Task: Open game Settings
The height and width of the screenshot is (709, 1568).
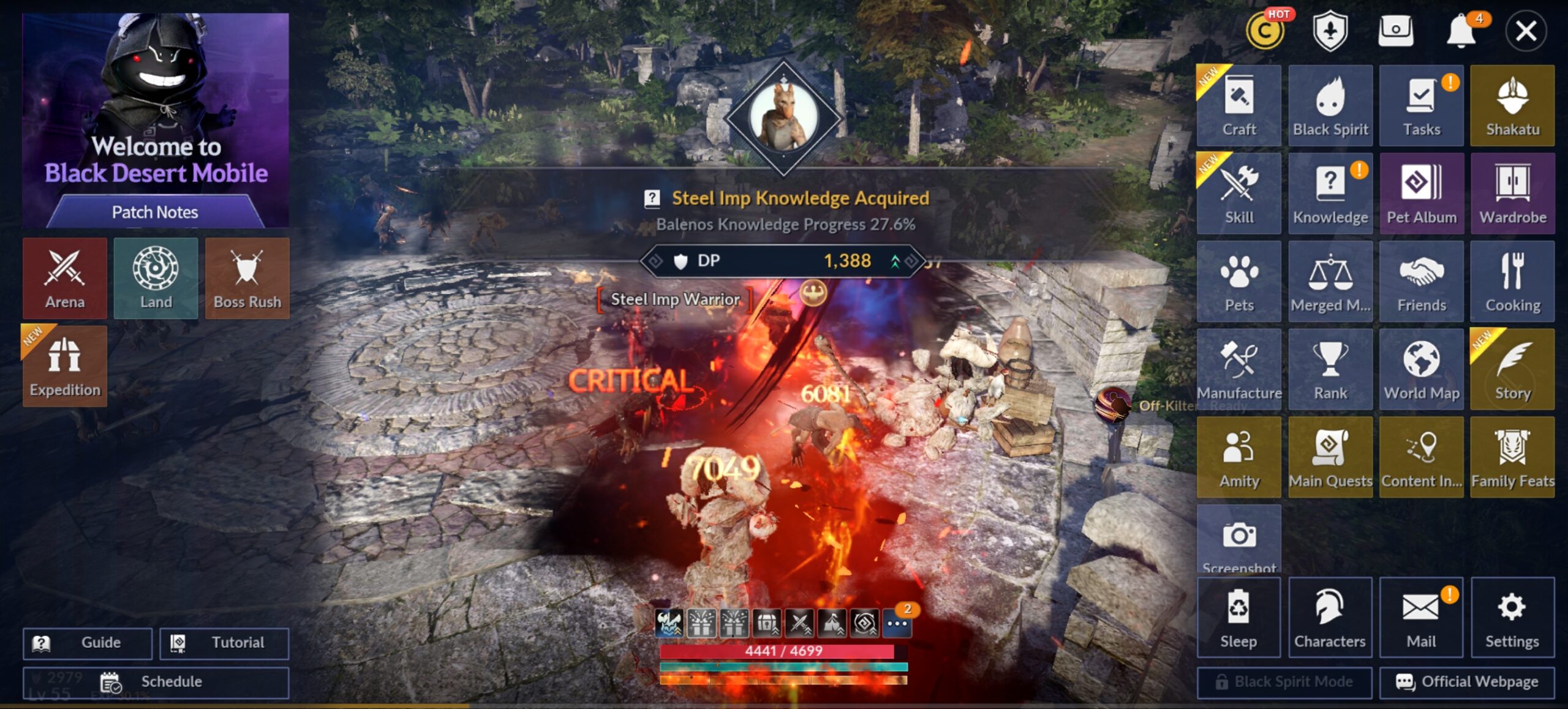Action: (1512, 617)
